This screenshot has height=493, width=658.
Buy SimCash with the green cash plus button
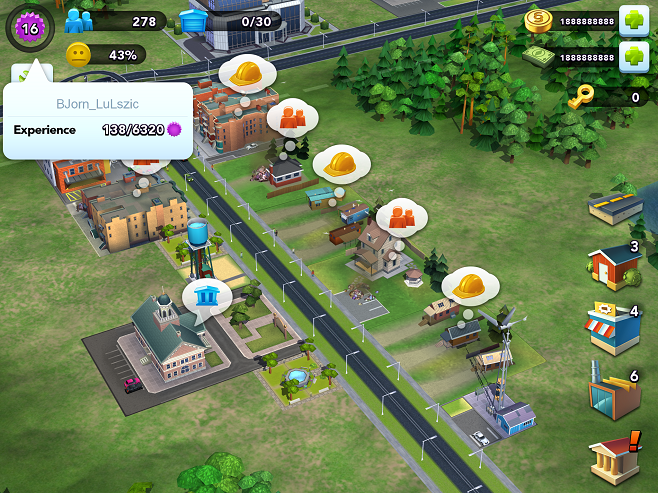(x=634, y=56)
